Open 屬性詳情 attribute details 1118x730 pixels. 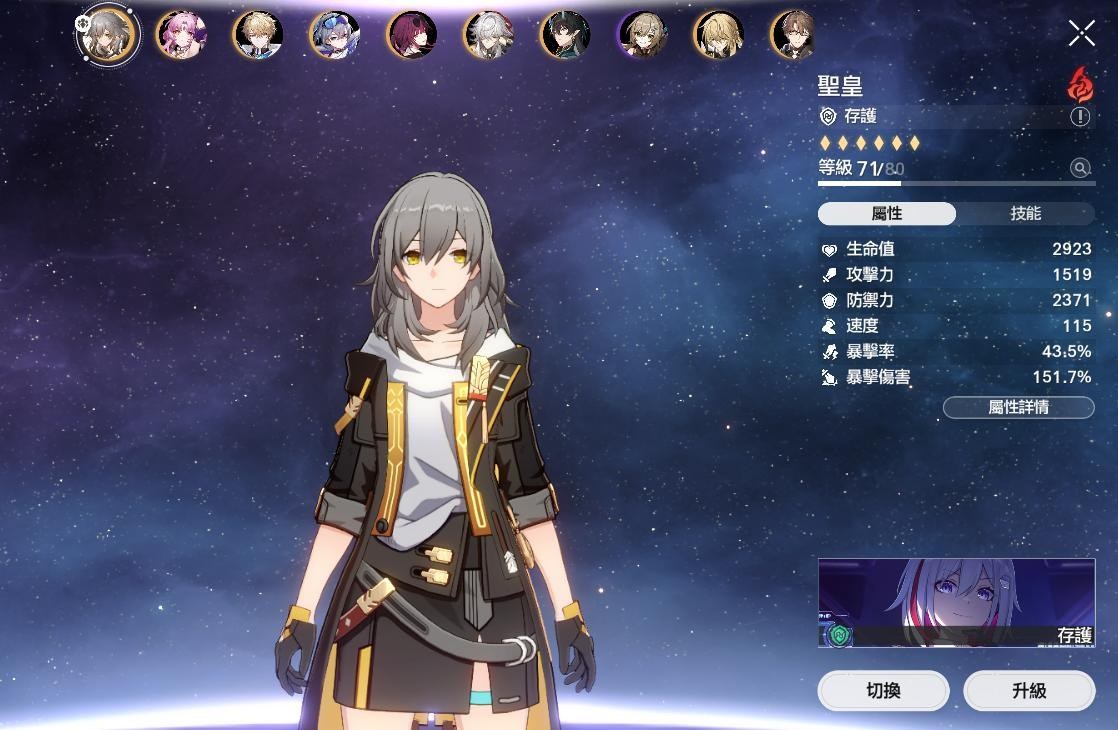click(x=1018, y=407)
